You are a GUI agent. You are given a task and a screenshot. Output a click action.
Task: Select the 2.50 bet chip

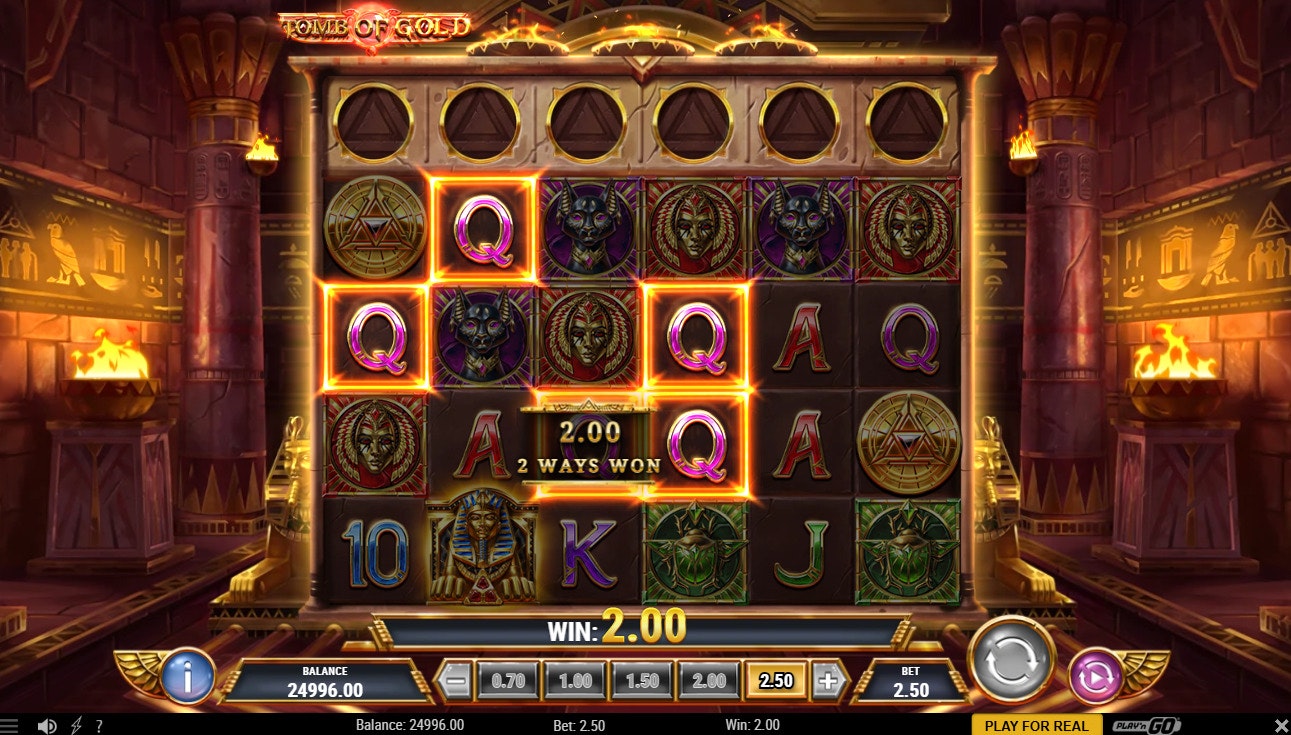click(x=774, y=679)
